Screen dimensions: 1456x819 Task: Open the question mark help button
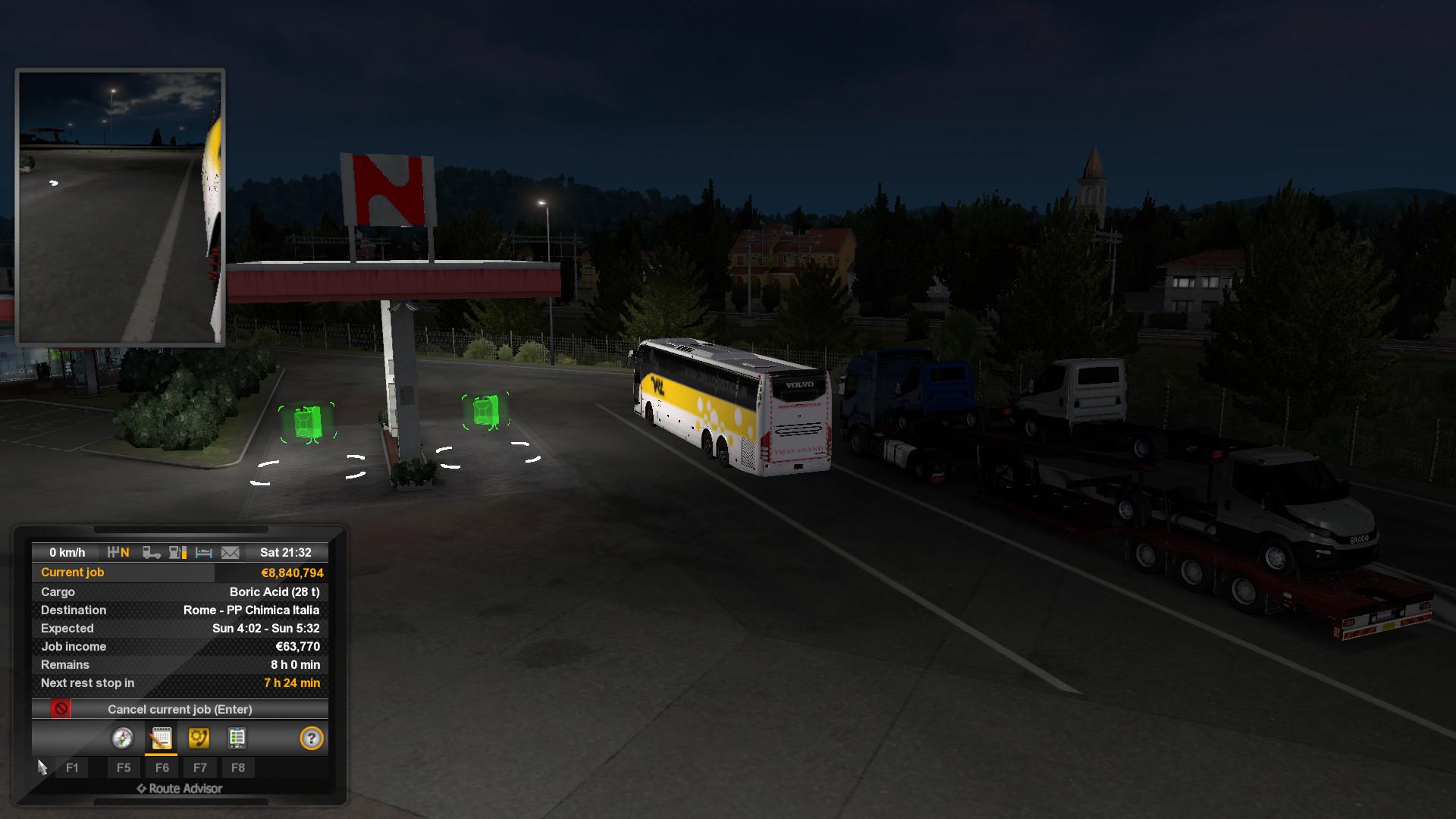tap(311, 738)
